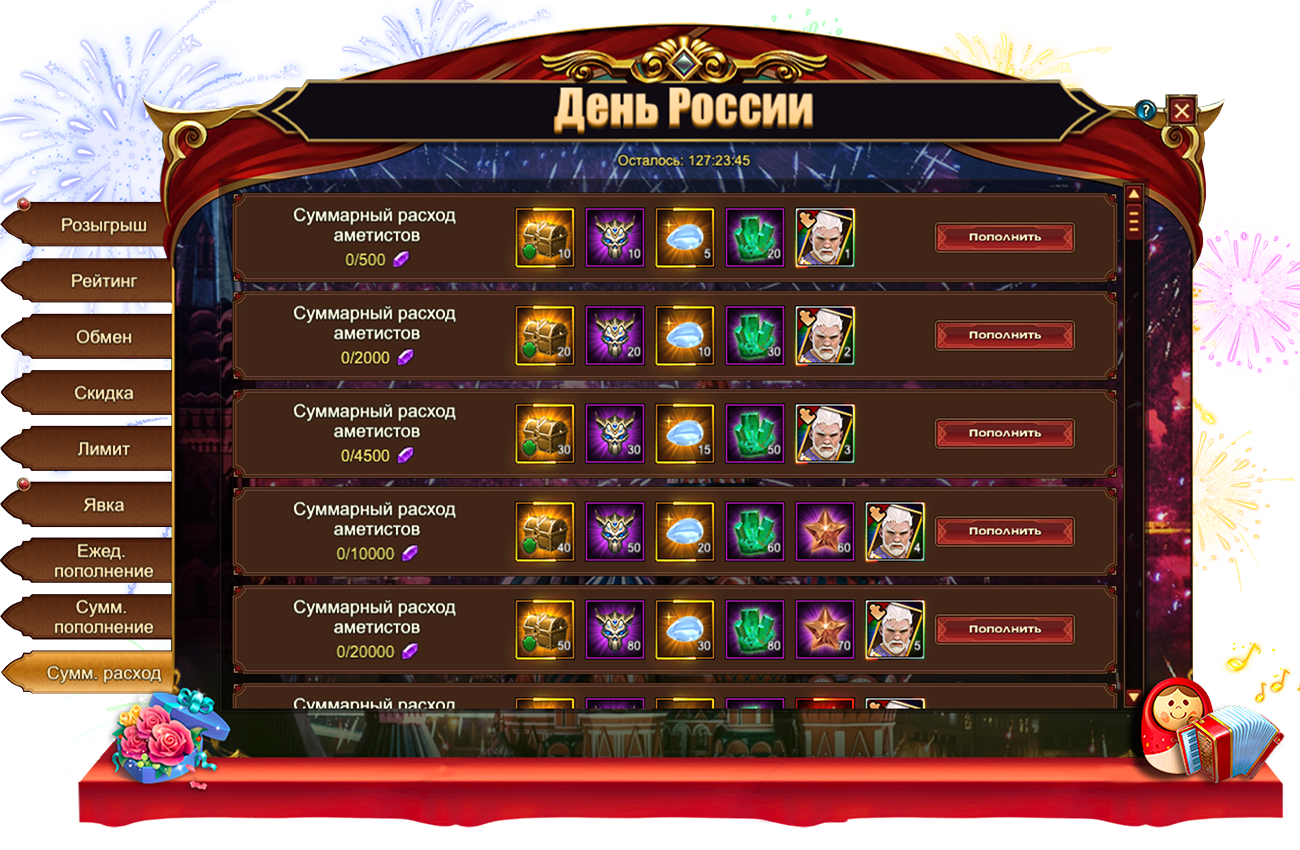Select the treasure chest reward in 0/500 row

click(x=545, y=238)
